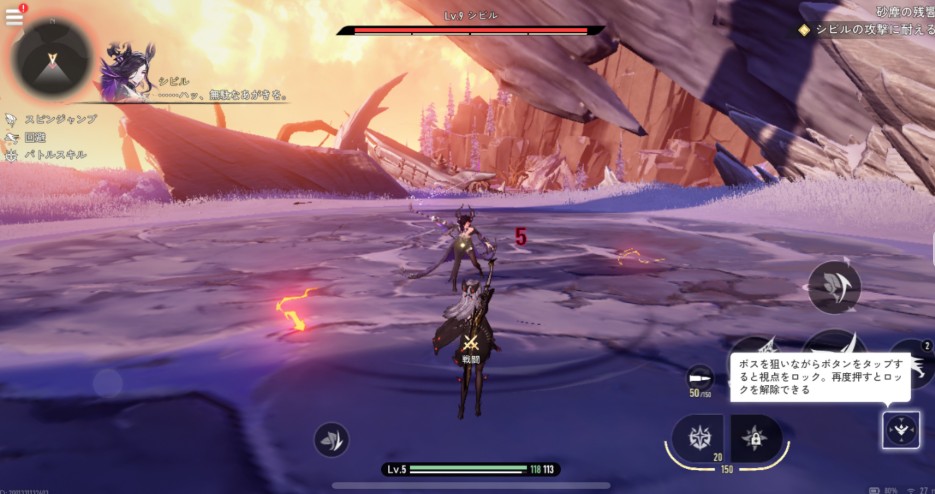Tap the winged dash icon near the level bar
Screen dimensions: 935x494
331,439
